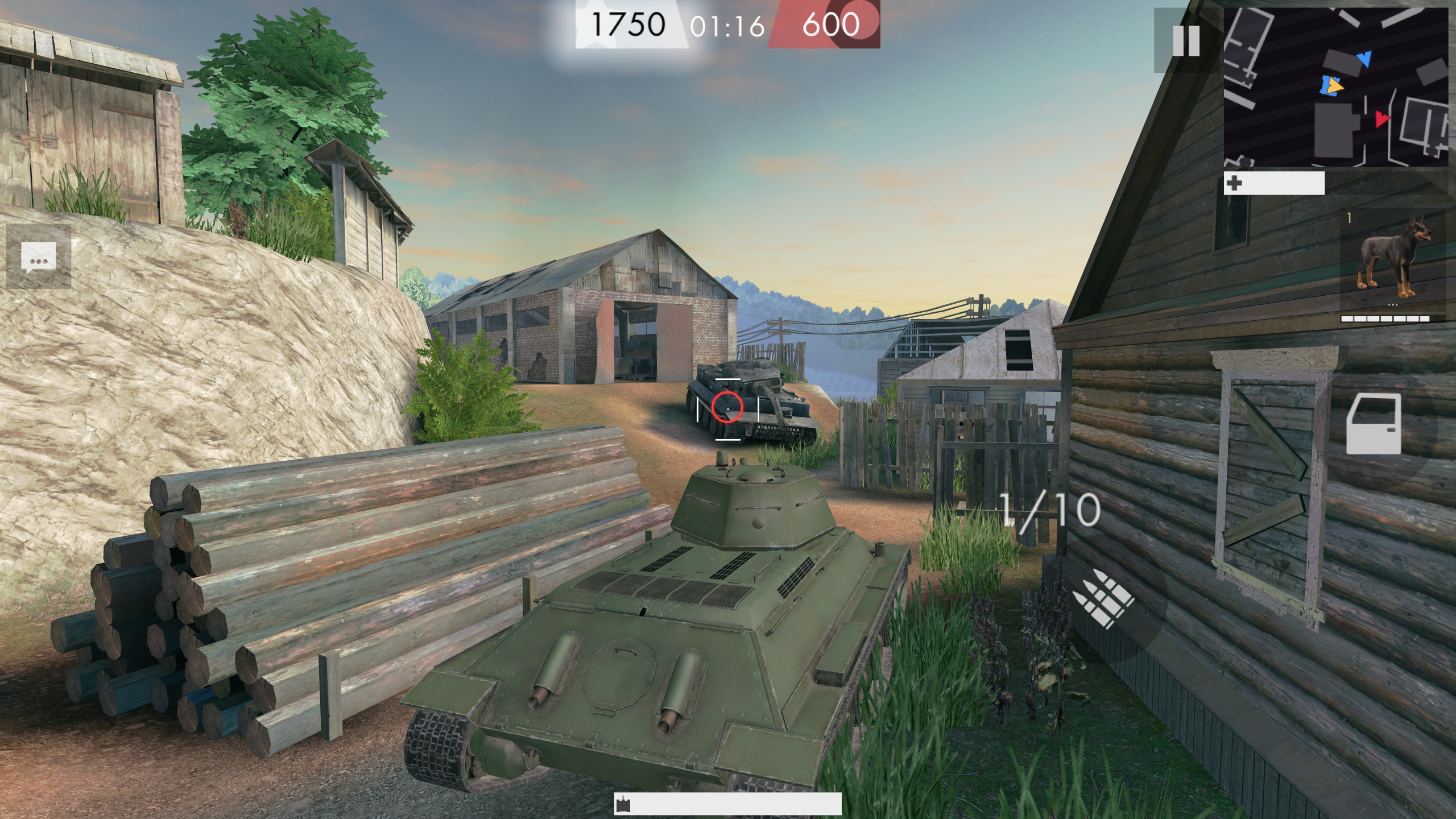This screenshot has width=1456, height=819.
Task: Select the blue team score showing 1750
Action: click(x=628, y=24)
